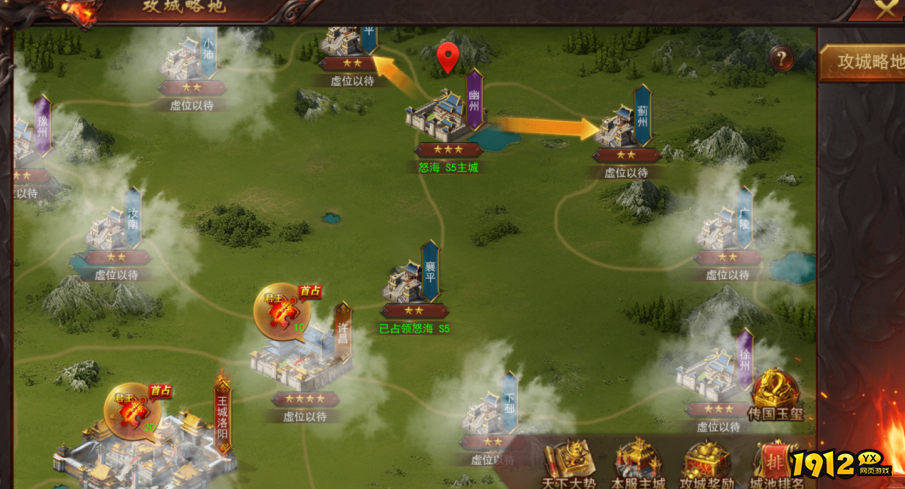Viewport: 905px width, 489px height.
Task: Select the 小沛 city
Action: pyautogui.click(x=190, y=60)
